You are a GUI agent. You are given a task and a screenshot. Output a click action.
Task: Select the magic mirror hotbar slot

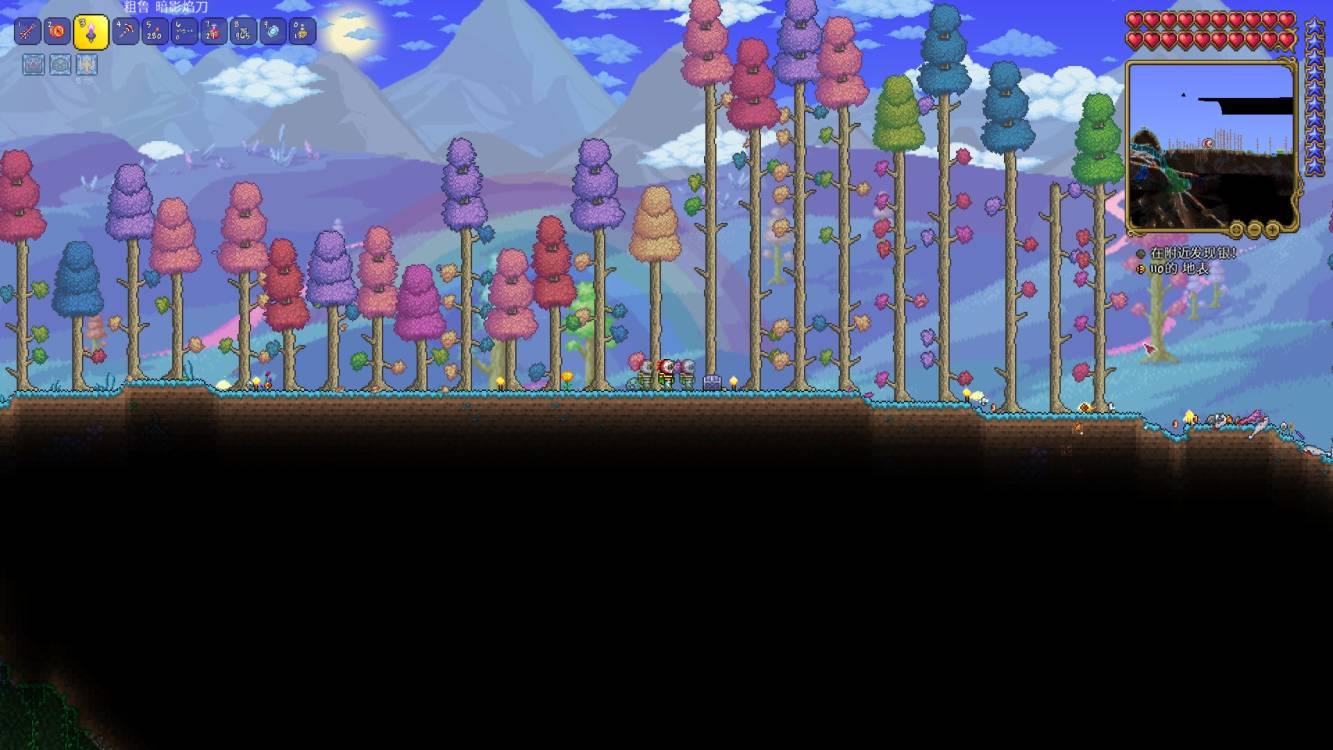(x=273, y=32)
